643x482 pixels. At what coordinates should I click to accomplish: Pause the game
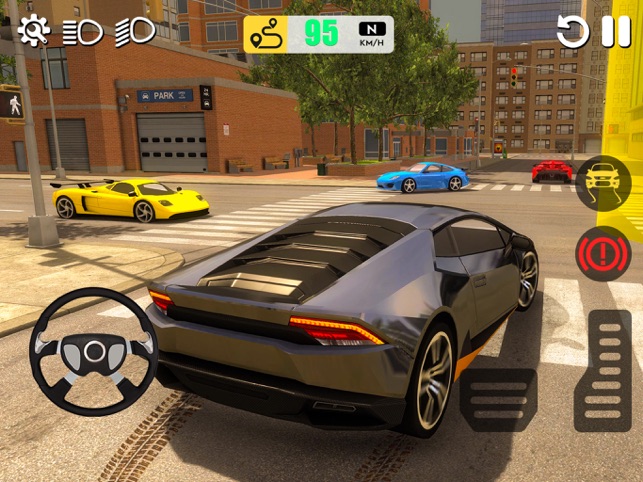click(616, 32)
